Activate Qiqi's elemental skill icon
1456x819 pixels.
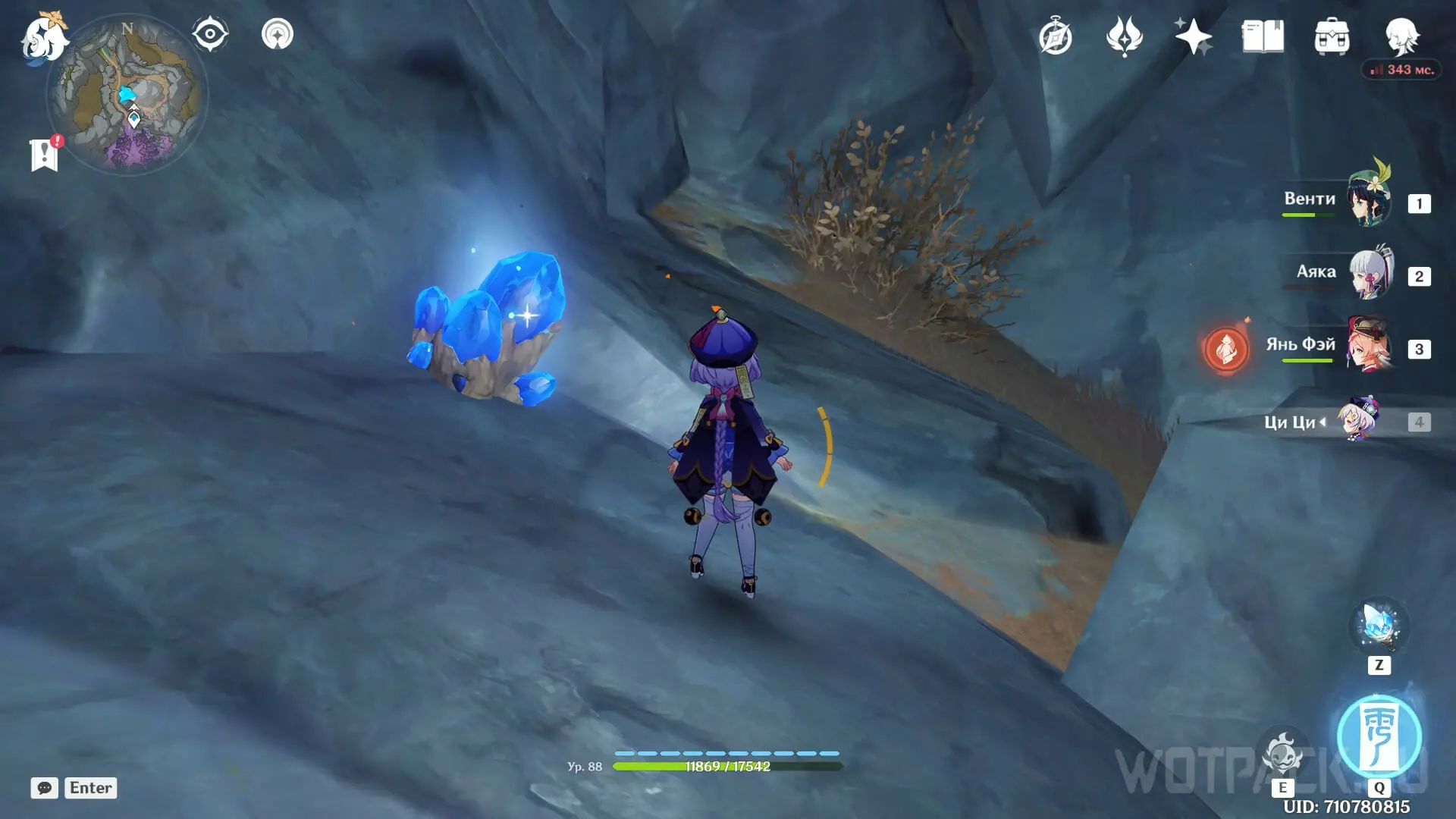tap(1282, 753)
